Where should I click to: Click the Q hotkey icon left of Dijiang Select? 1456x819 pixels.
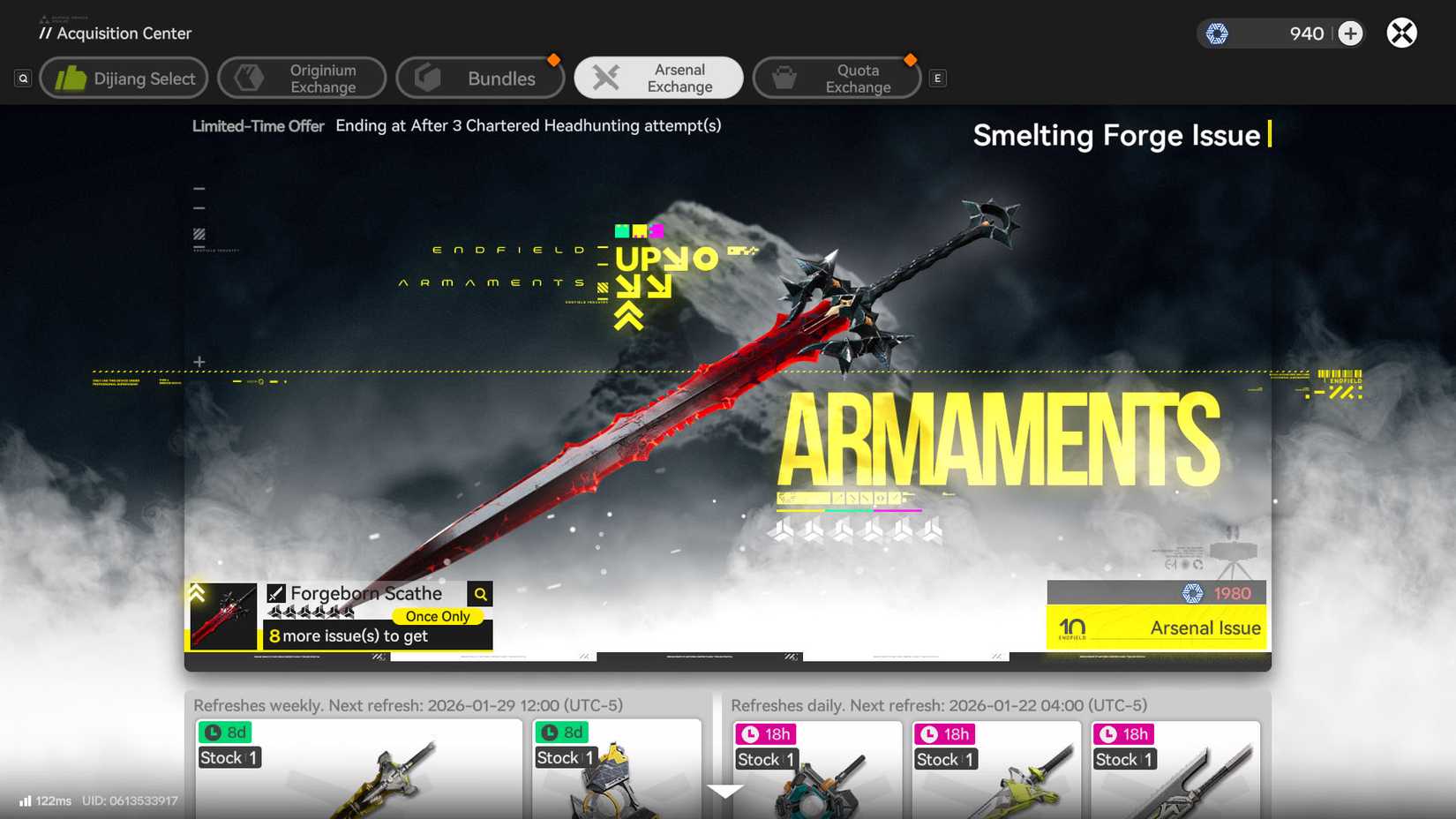tap(22, 78)
